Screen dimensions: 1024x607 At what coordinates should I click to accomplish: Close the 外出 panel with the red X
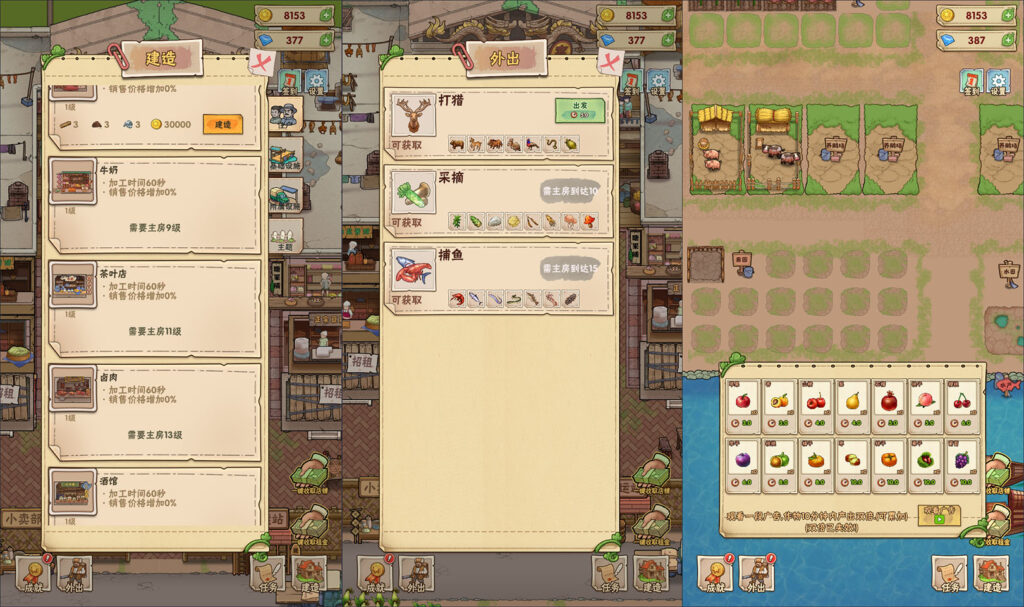click(610, 64)
